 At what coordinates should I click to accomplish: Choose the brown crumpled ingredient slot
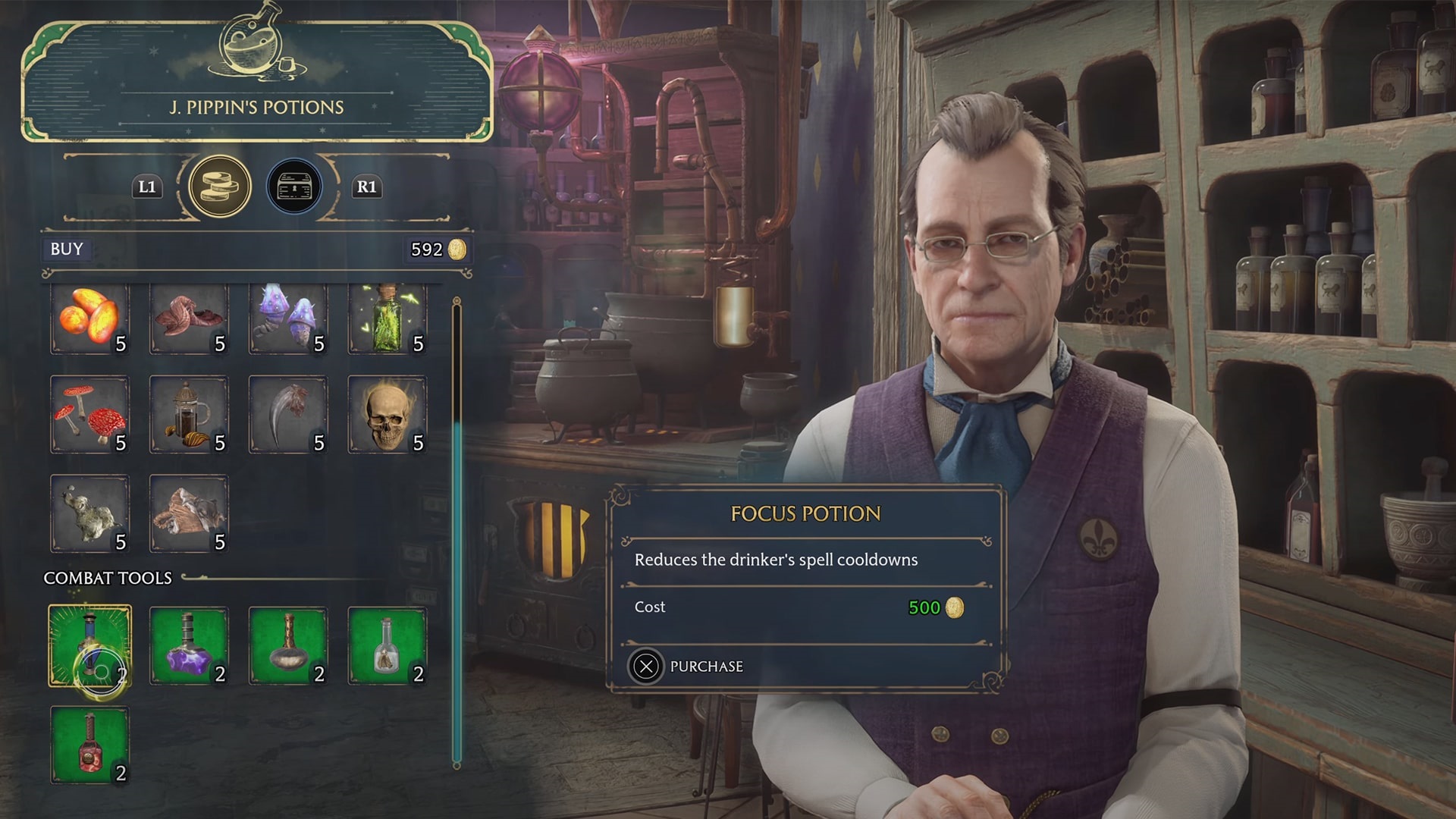coord(189,514)
